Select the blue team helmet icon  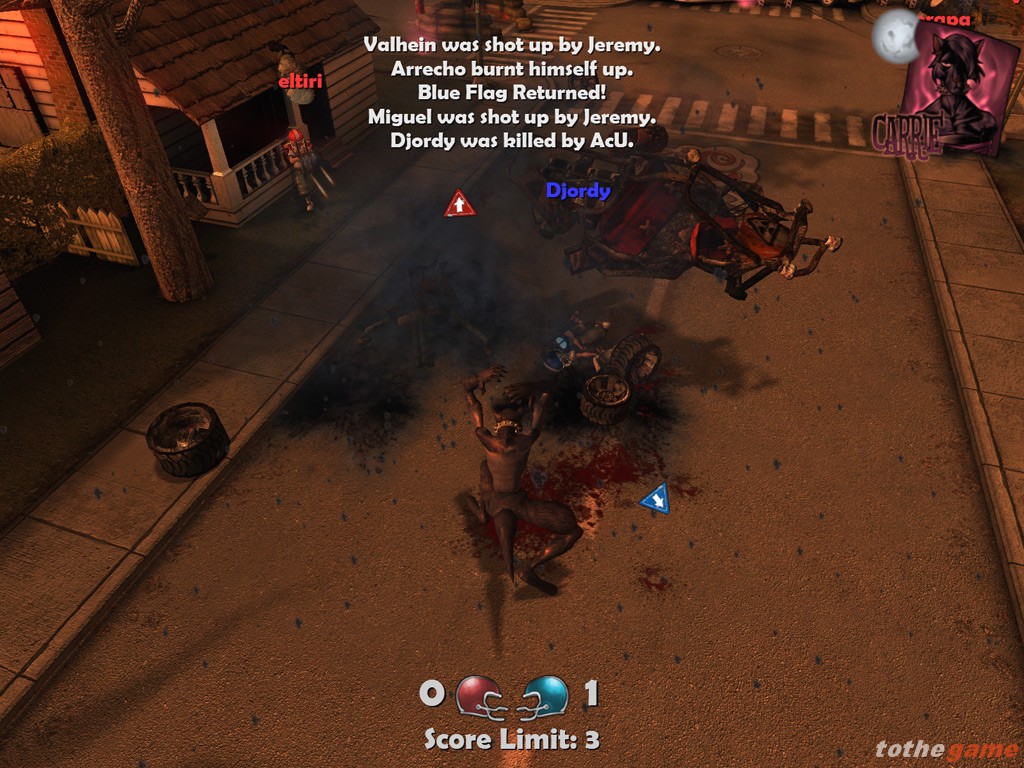click(x=545, y=695)
